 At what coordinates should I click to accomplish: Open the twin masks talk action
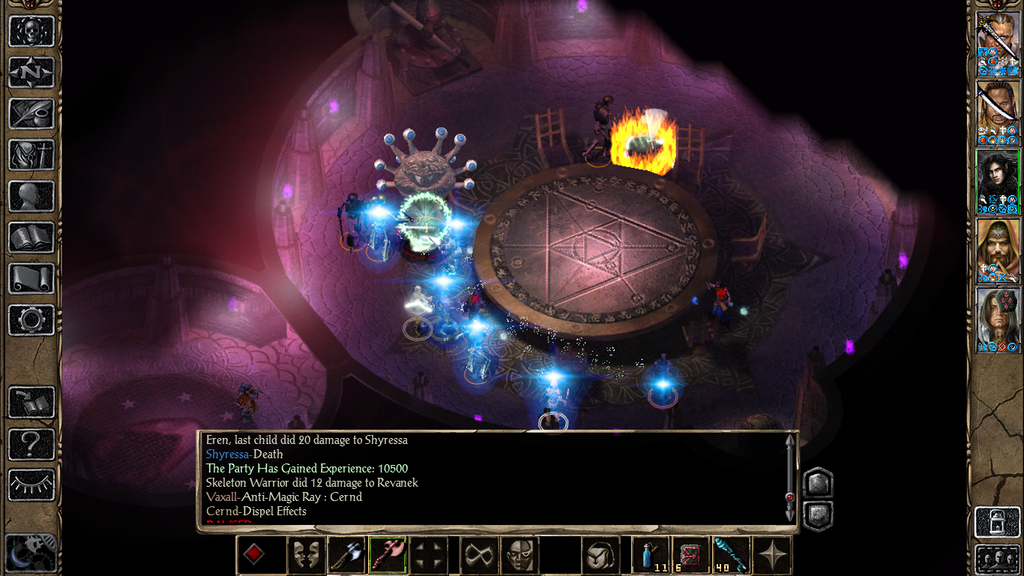click(307, 555)
